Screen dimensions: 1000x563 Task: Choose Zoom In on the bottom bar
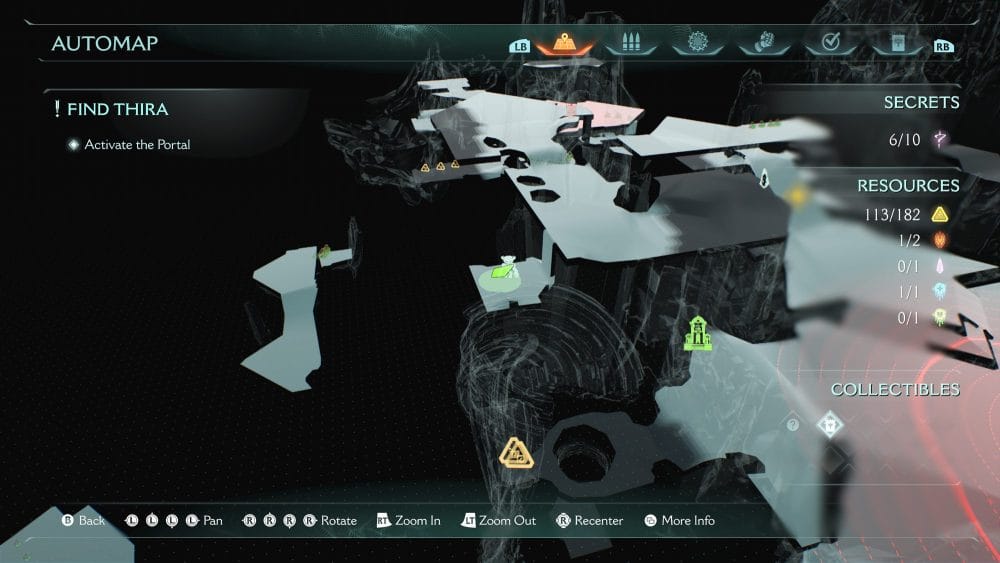408,521
